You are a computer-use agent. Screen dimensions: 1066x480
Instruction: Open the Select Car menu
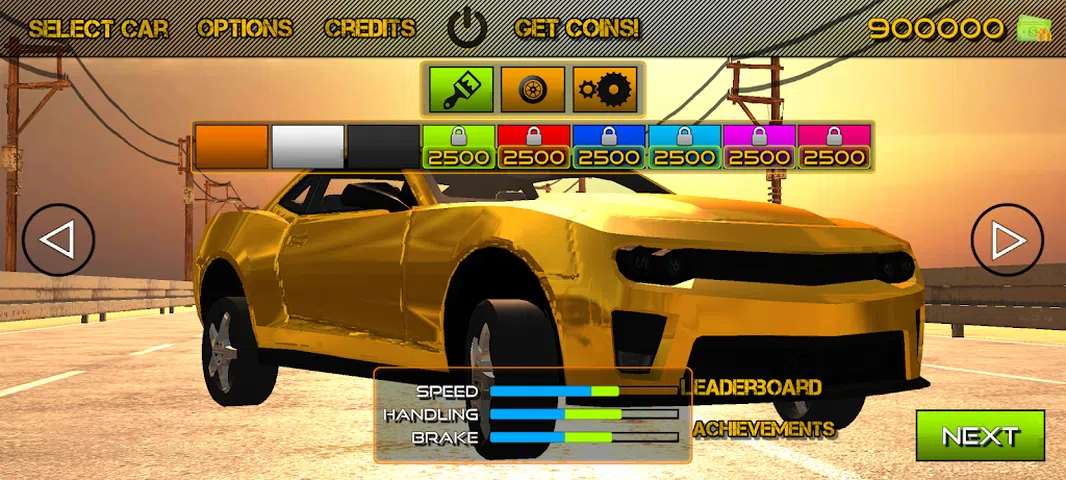[98, 28]
